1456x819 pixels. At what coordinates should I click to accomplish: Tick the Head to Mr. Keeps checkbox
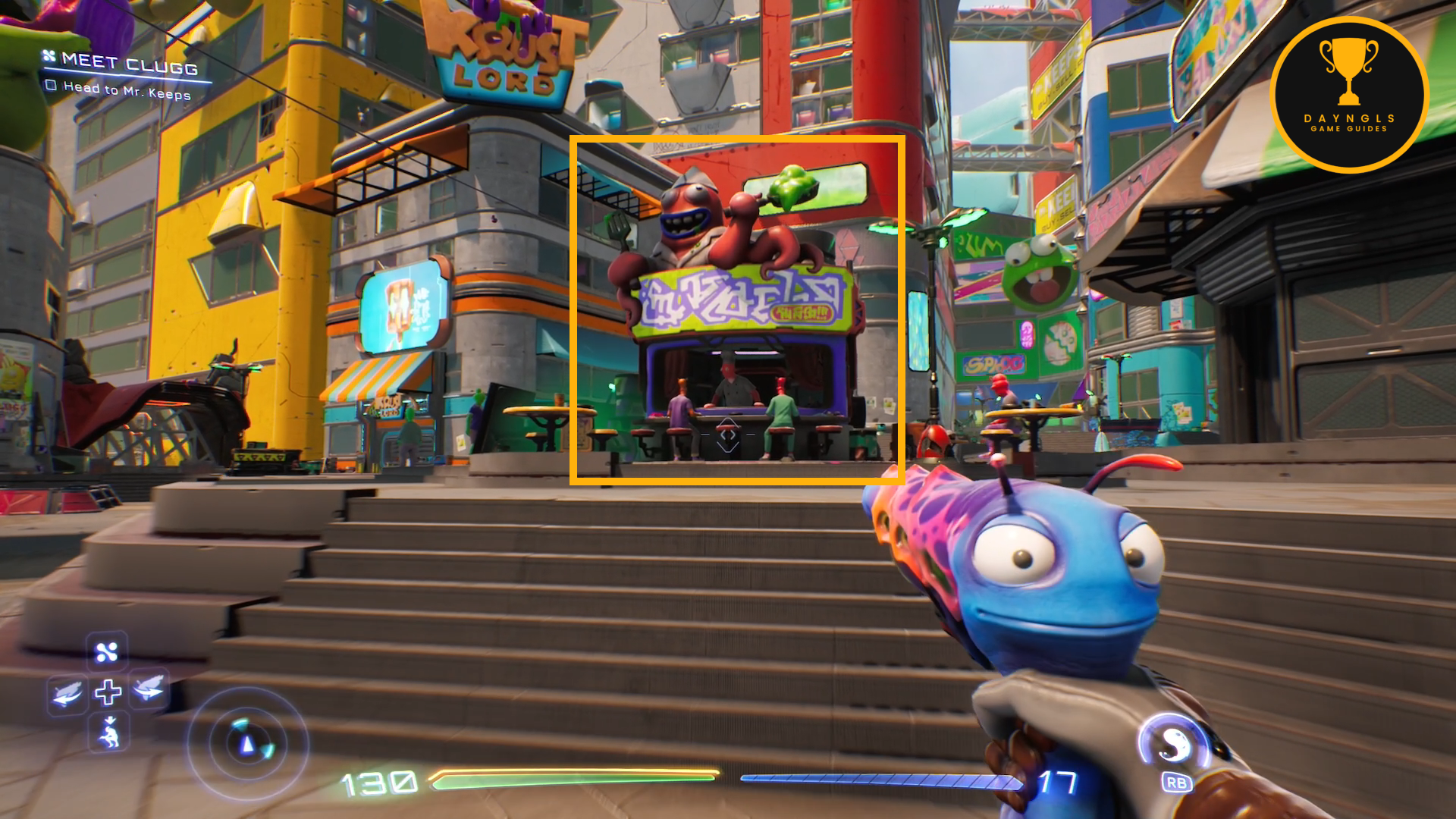pyautogui.click(x=51, y=85)
